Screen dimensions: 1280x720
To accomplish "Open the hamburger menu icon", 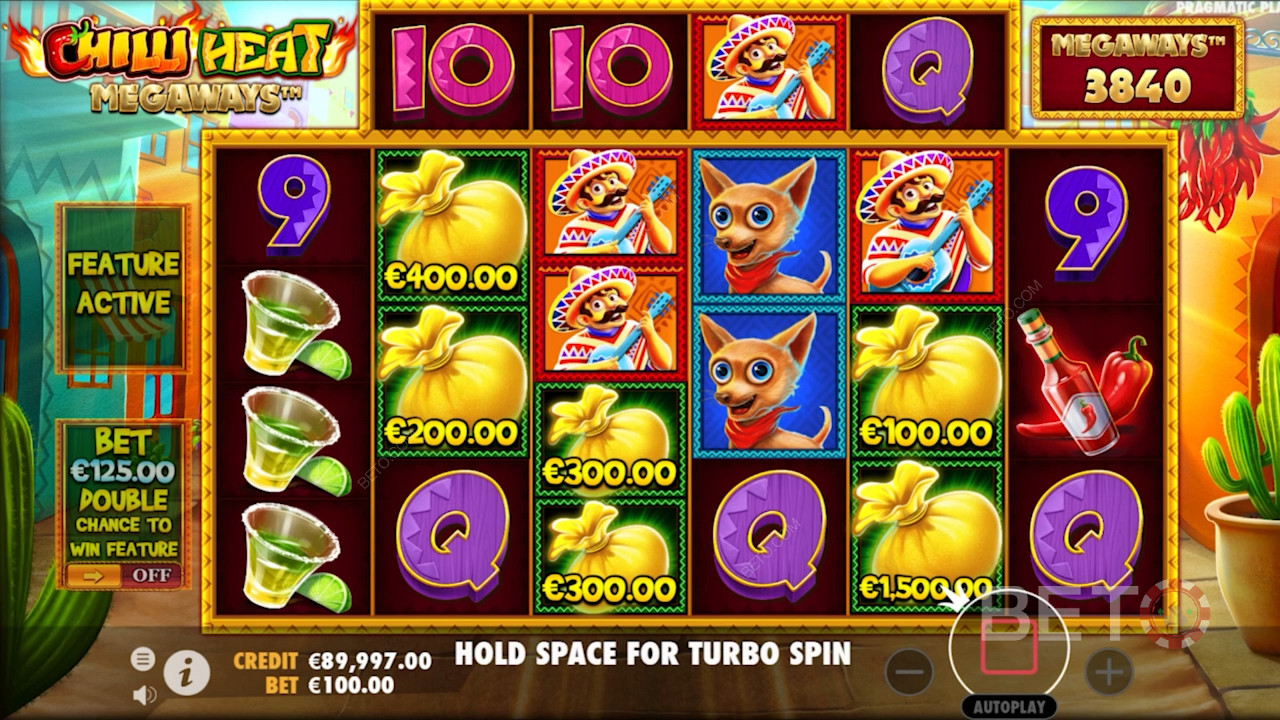I will click(143, 658).
